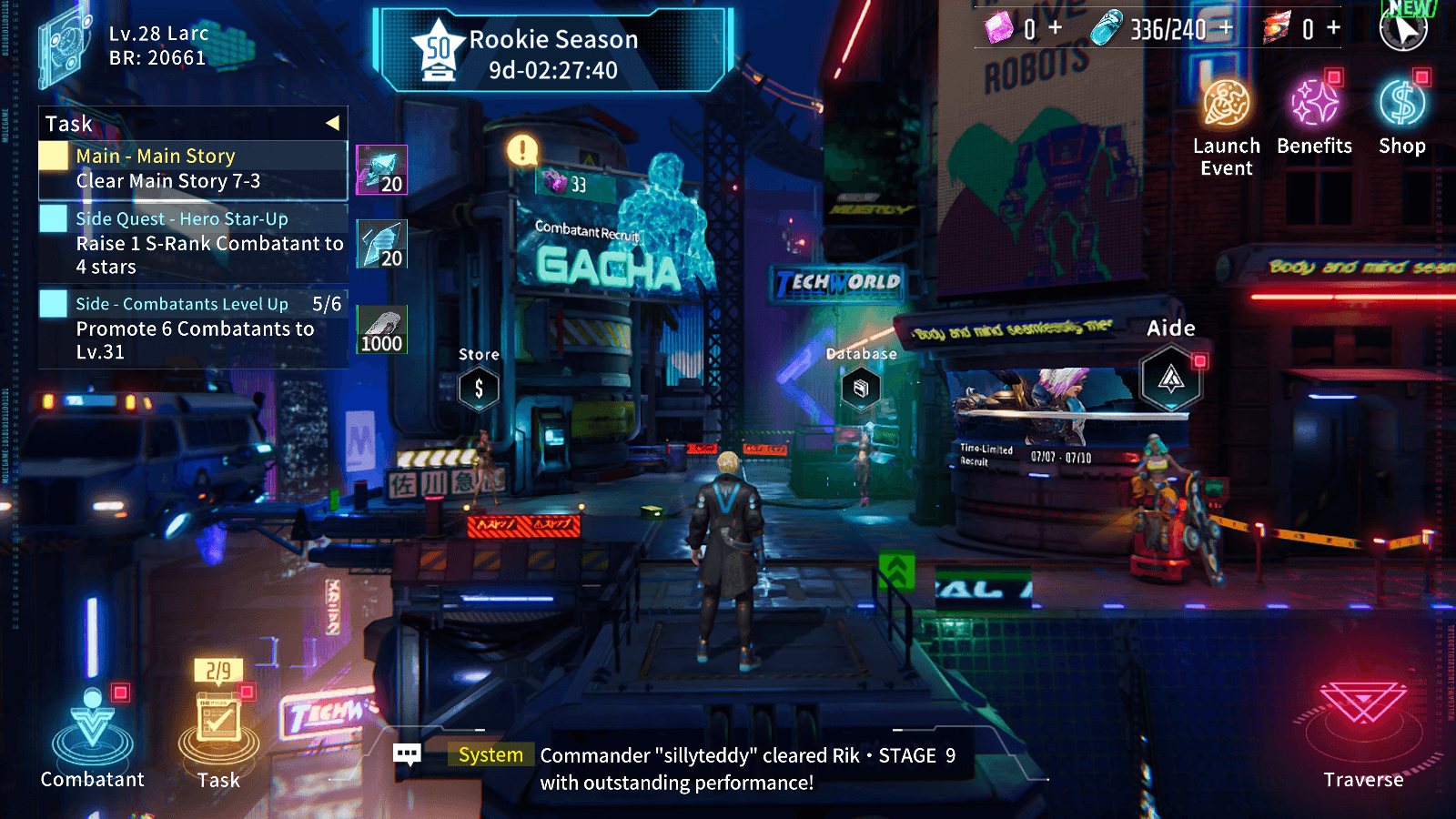Open Larc's player profile avatar

tap(62, 45)
